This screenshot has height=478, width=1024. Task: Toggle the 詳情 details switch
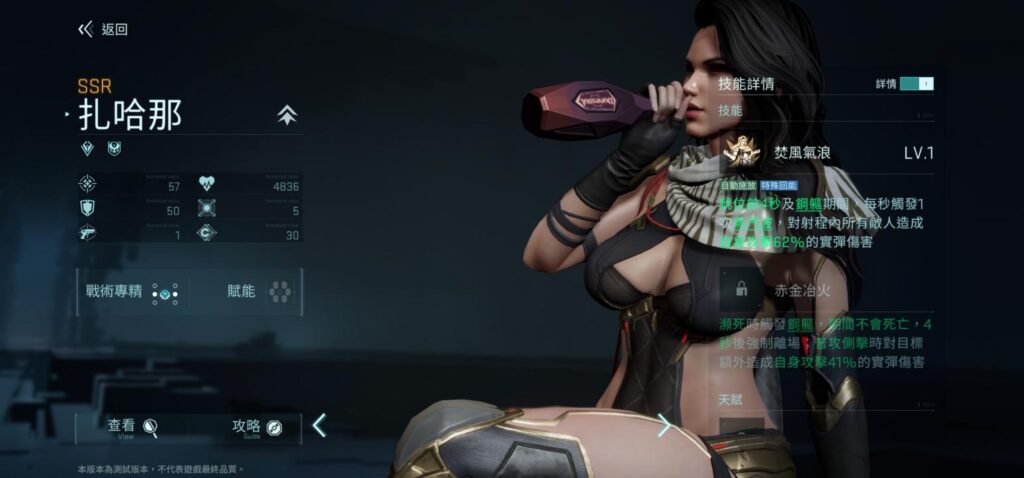pos(915,84)
